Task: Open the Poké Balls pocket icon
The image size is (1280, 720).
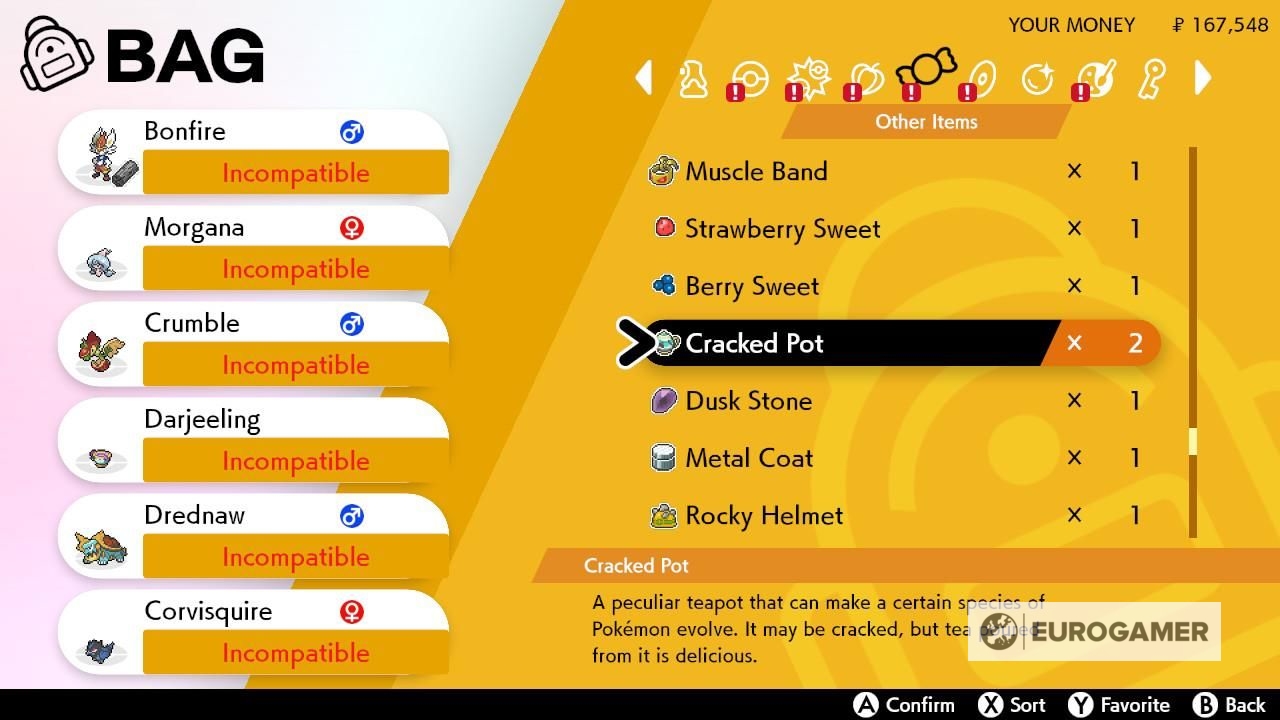Action: [752, 78]
